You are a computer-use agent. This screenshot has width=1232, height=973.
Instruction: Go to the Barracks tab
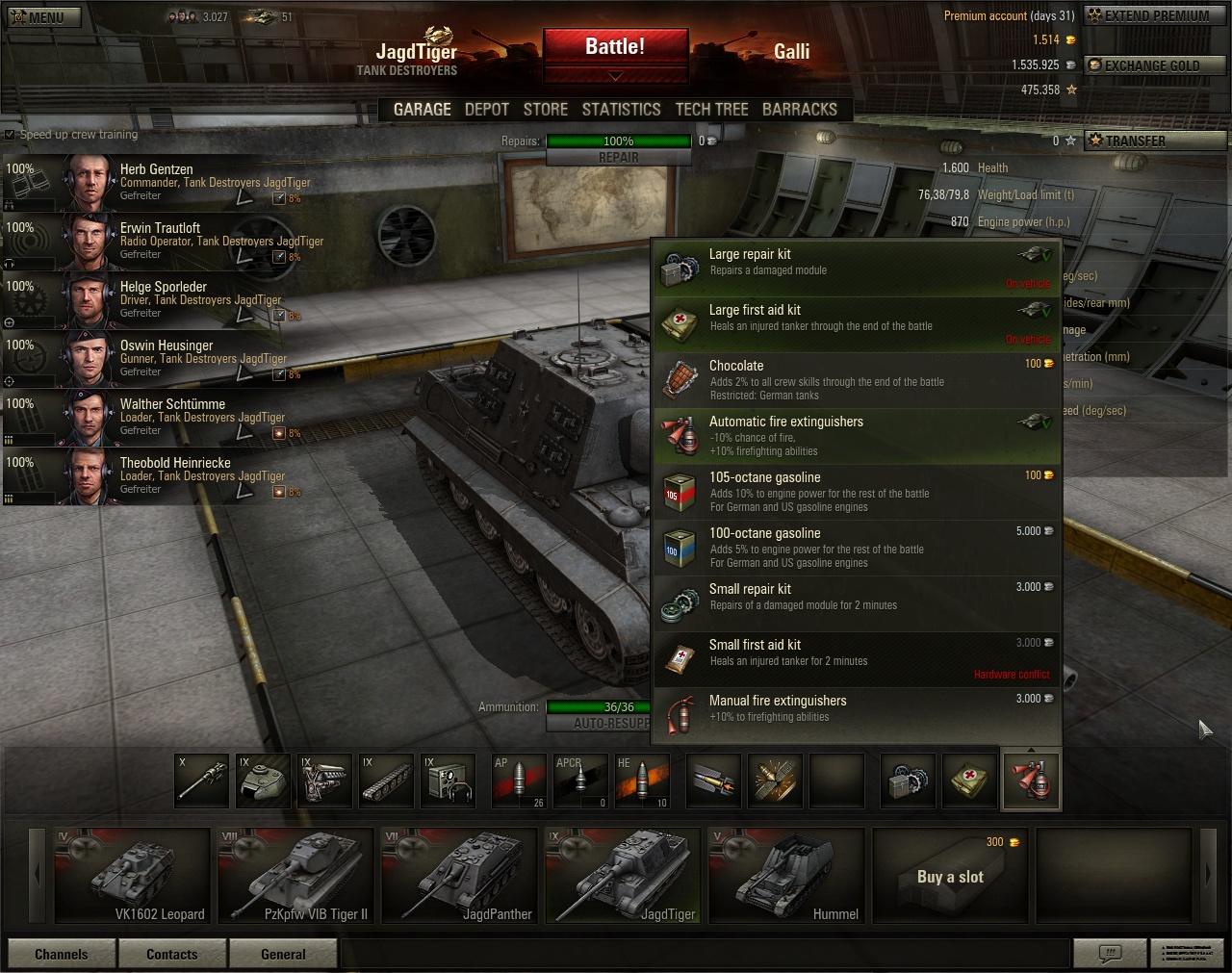799,110
